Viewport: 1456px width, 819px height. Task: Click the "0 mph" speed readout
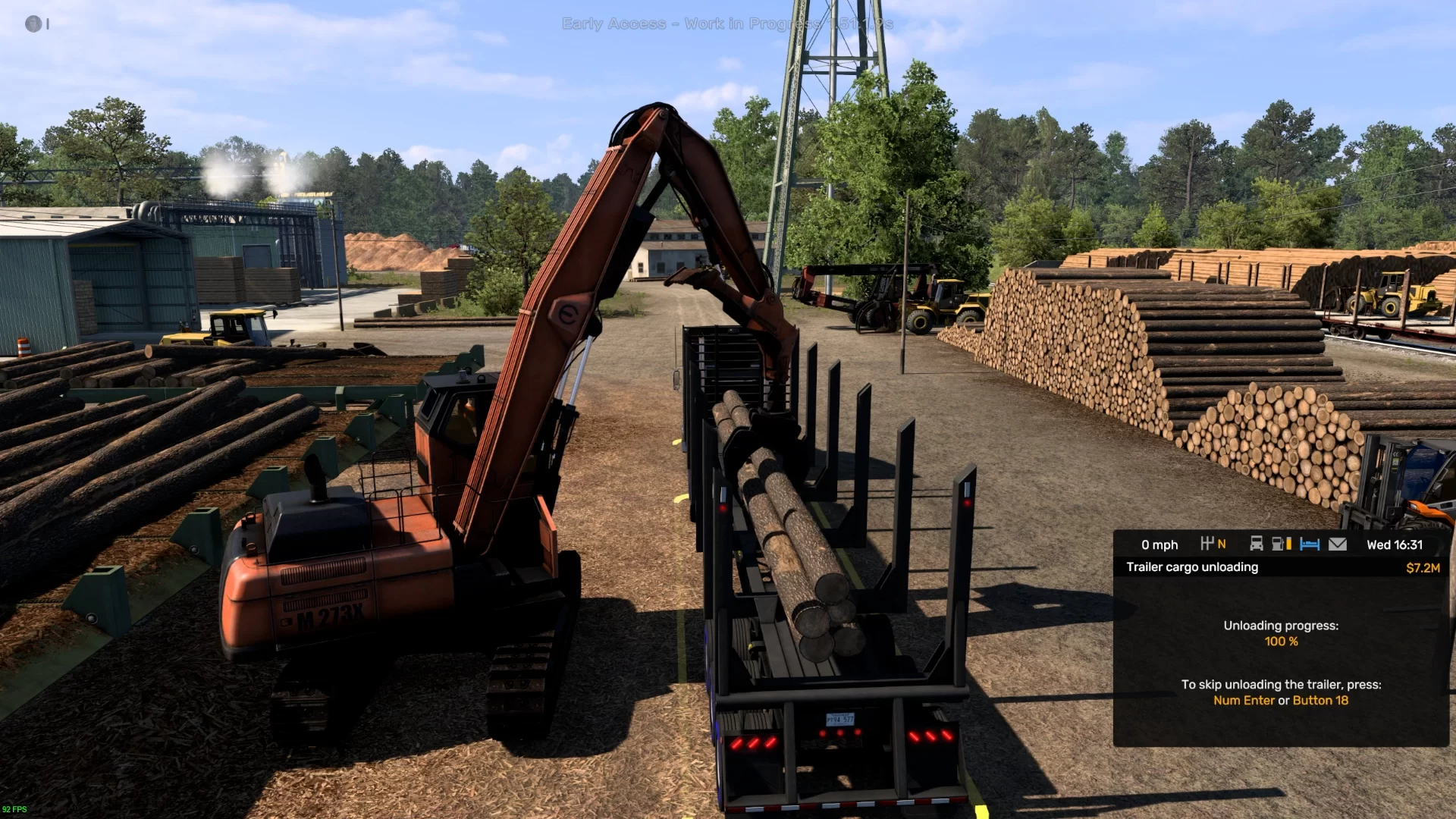1159,544
